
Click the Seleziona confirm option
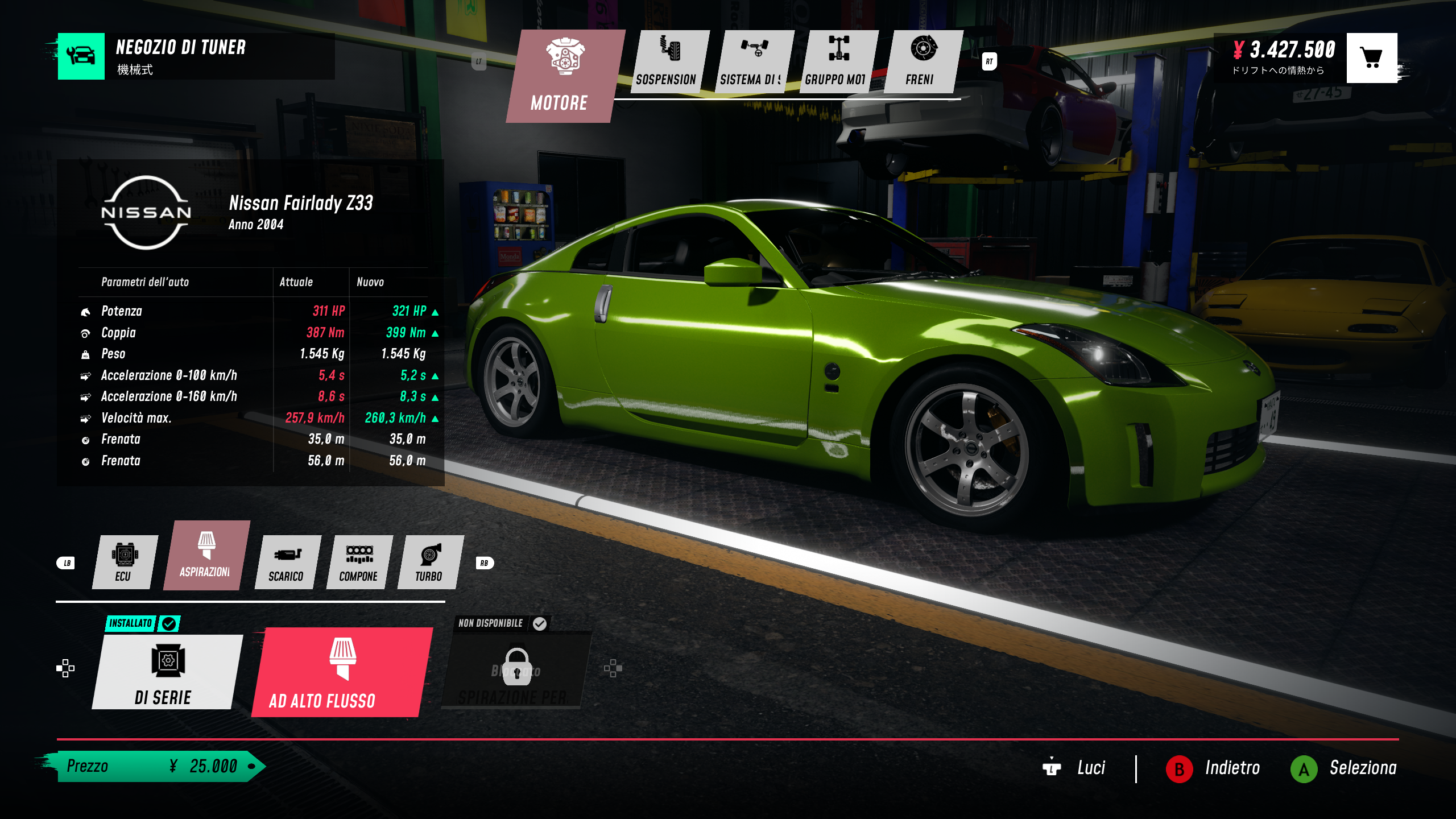(x=1345, y=768)
